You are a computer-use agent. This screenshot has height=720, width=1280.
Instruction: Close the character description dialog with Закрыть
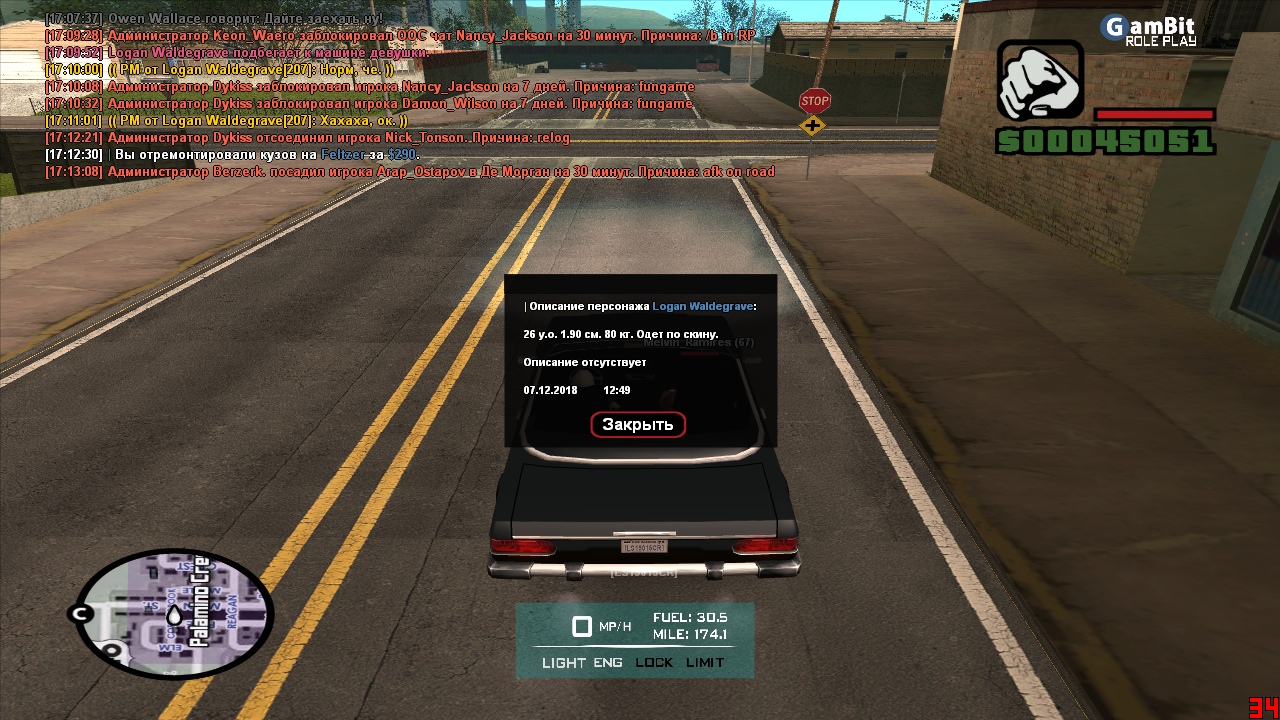pos(638,425)
